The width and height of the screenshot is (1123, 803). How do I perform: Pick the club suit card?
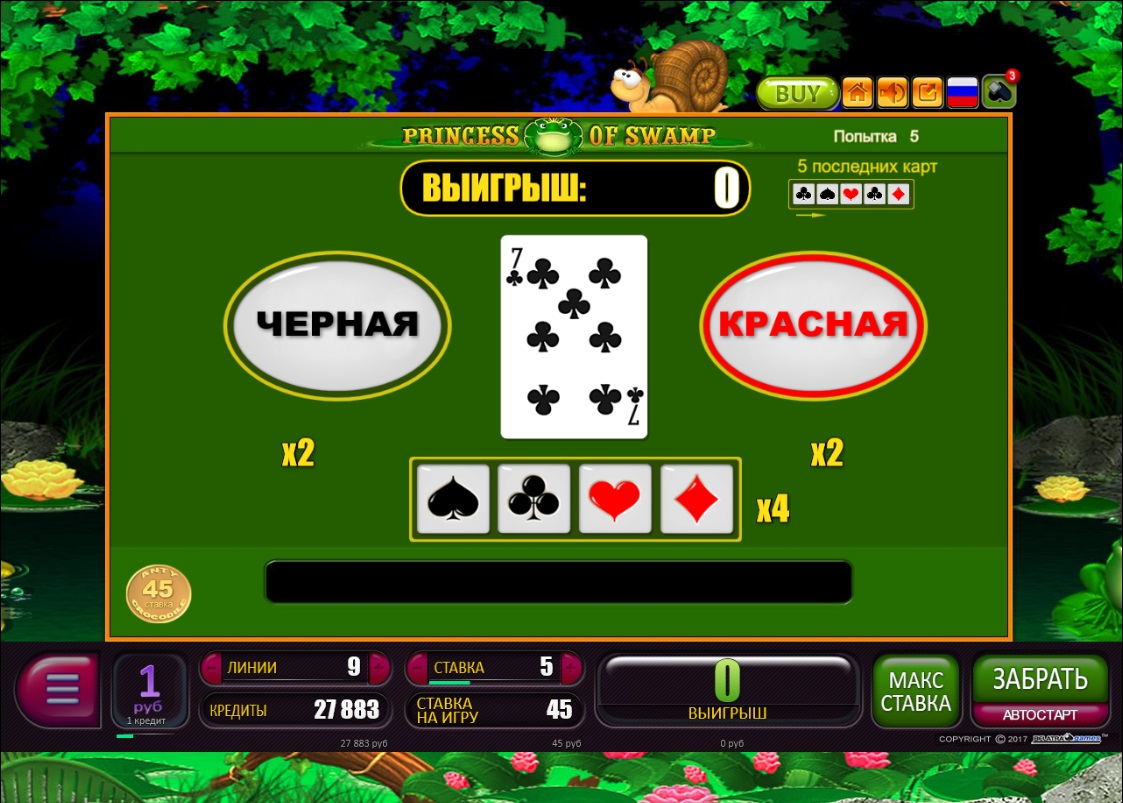pyautogui.click(x=533, y=499)
